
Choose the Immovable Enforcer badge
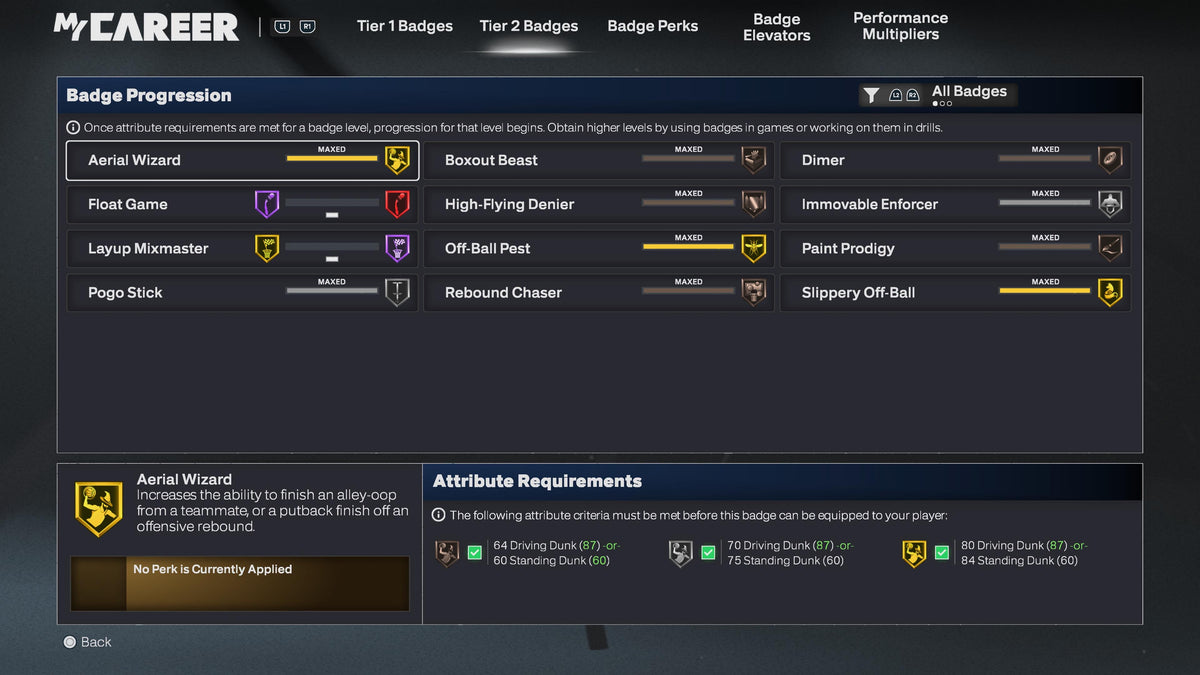coord(955,204)
